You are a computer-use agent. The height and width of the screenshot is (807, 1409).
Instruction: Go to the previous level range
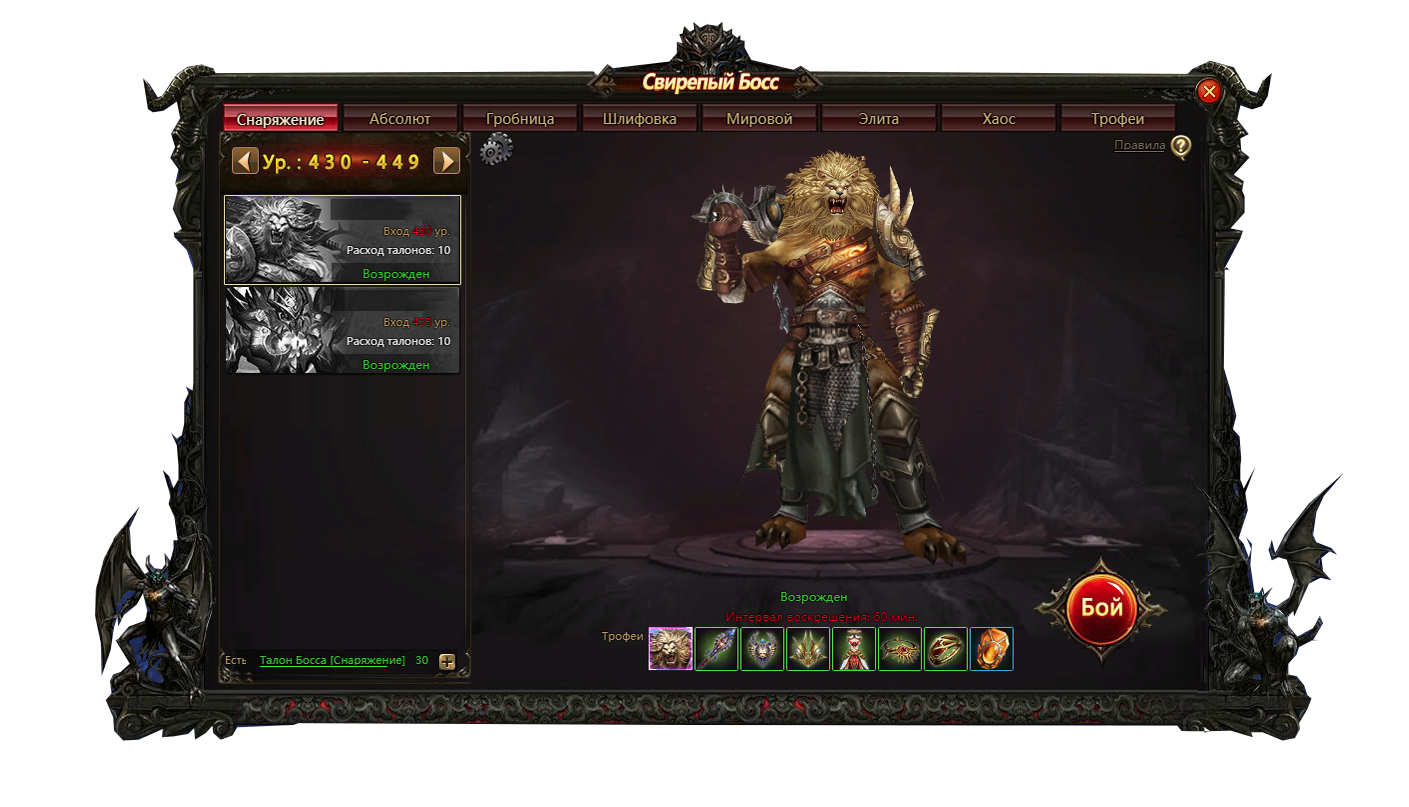click(245, 161)
